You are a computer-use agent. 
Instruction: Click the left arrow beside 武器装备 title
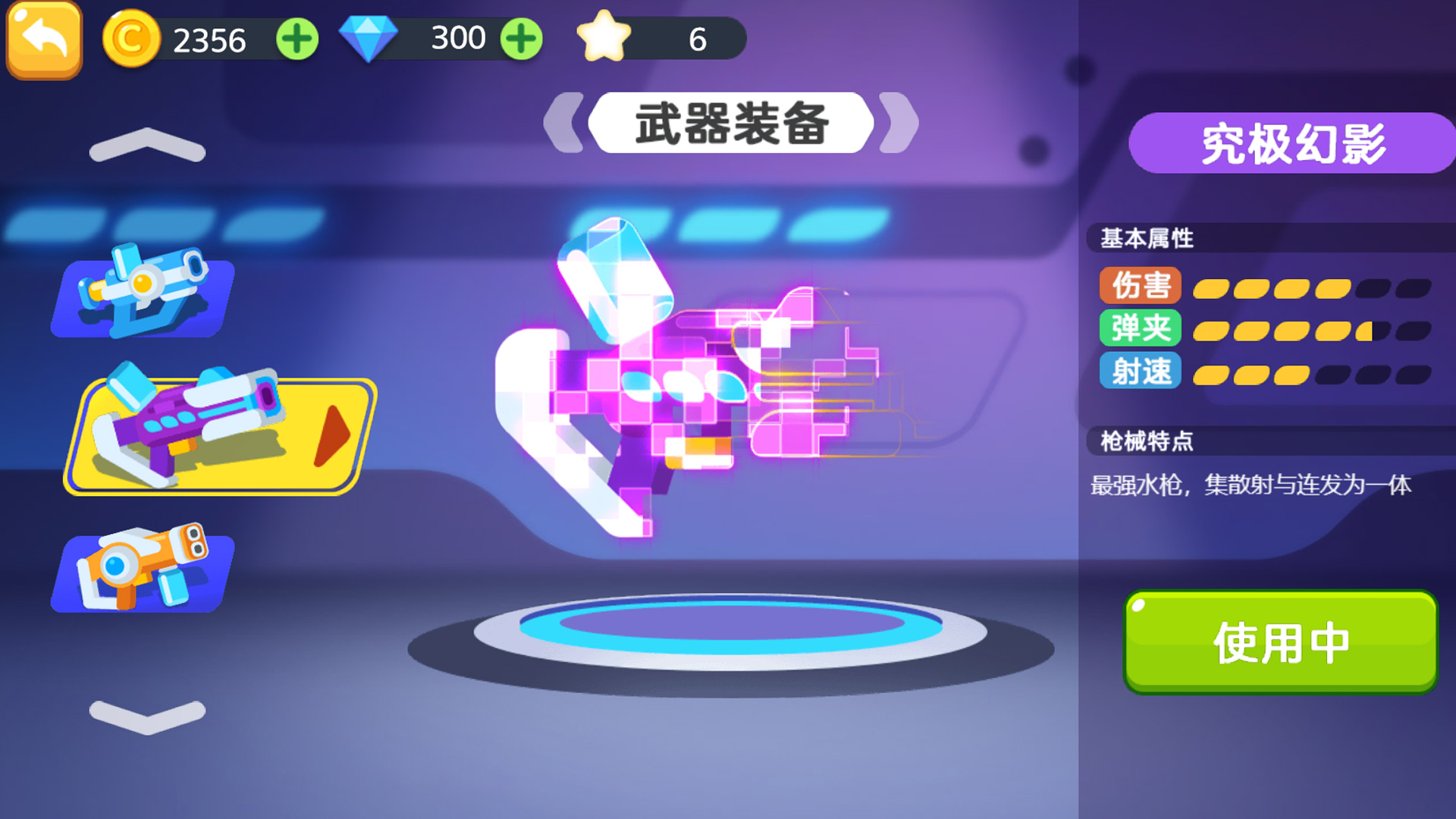565,121
